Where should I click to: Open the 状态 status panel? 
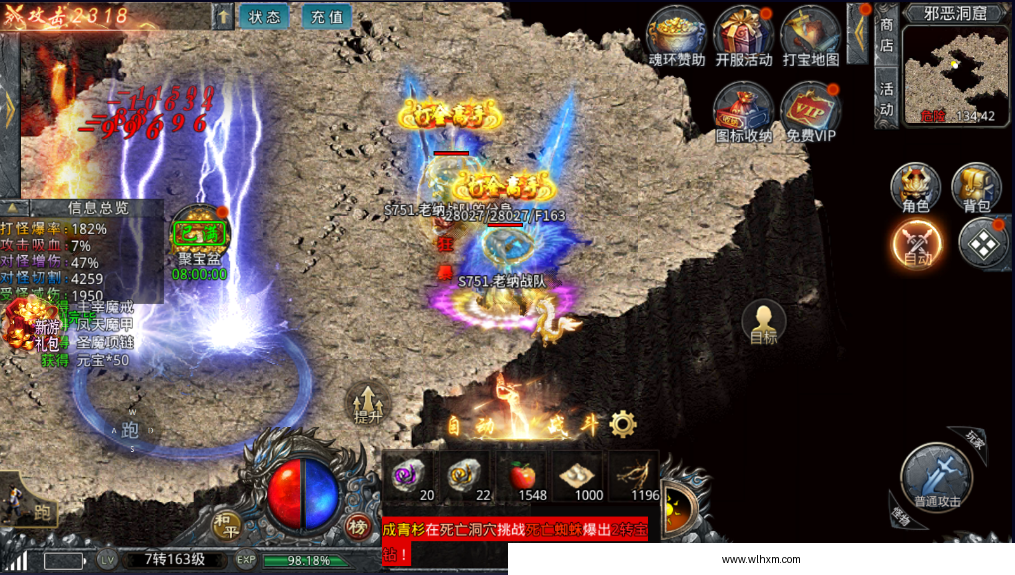click(x=264, y=16)
